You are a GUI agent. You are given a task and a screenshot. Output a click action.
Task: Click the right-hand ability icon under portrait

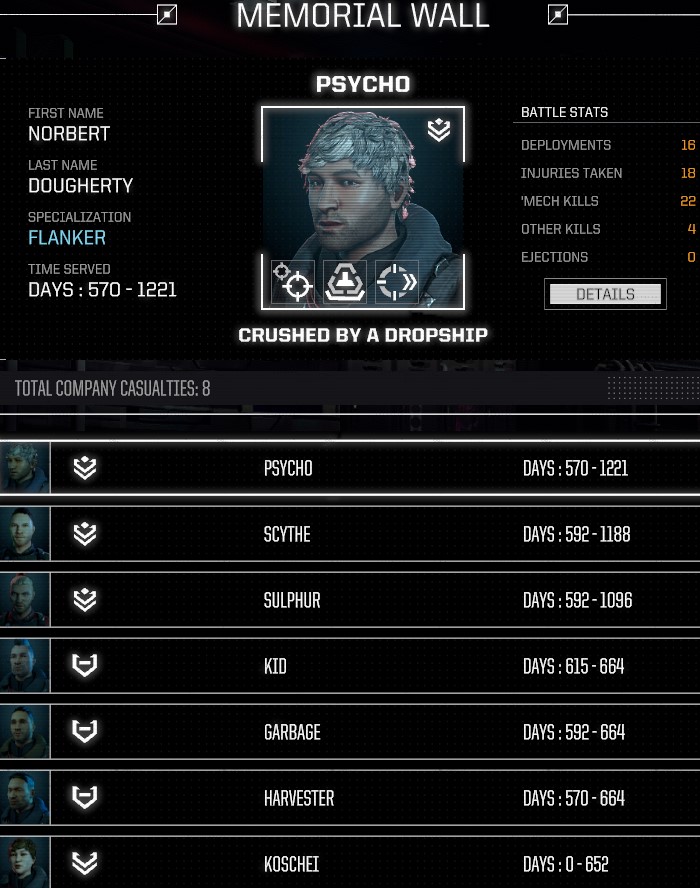397,282
